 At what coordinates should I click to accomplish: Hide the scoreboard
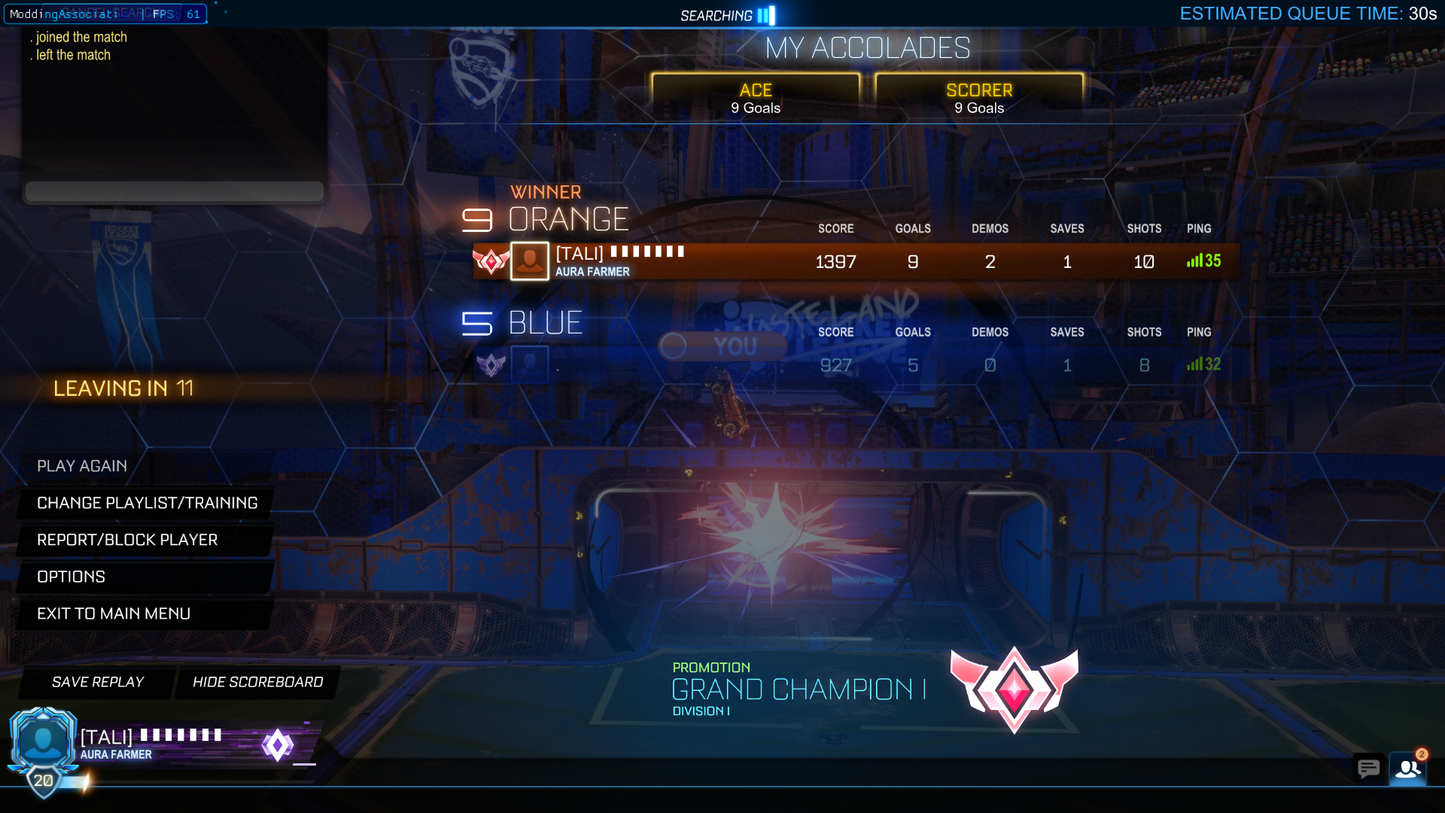point(257,682)
